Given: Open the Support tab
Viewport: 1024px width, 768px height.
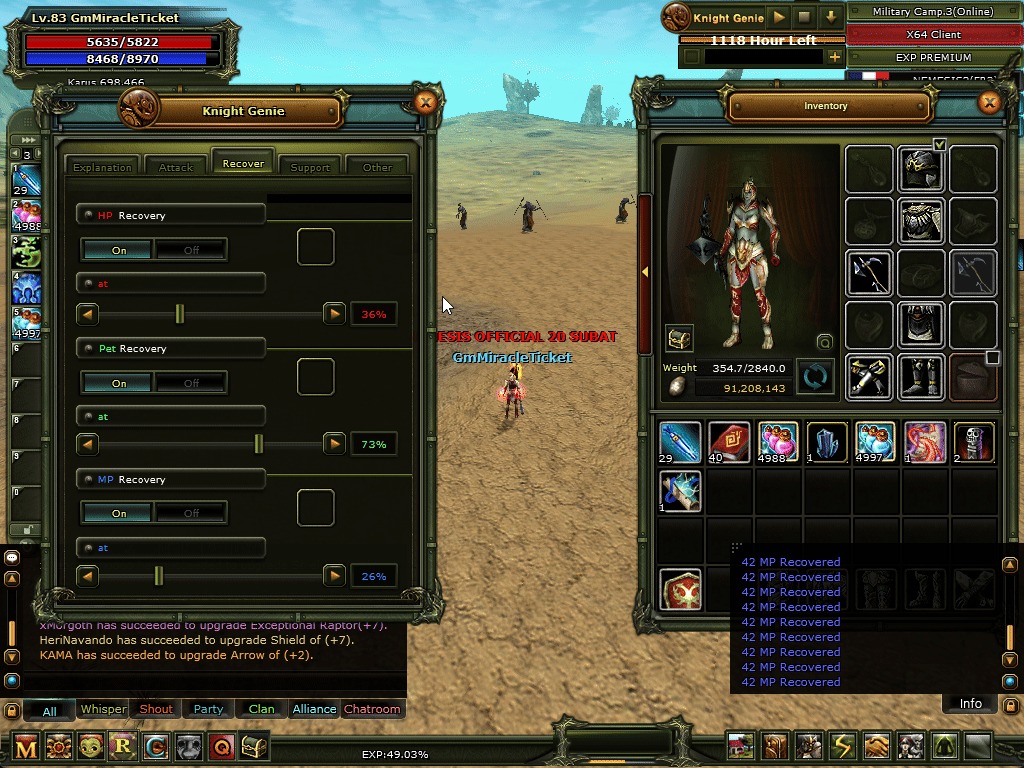Looking at the screenshot, I should coord(310,166).
